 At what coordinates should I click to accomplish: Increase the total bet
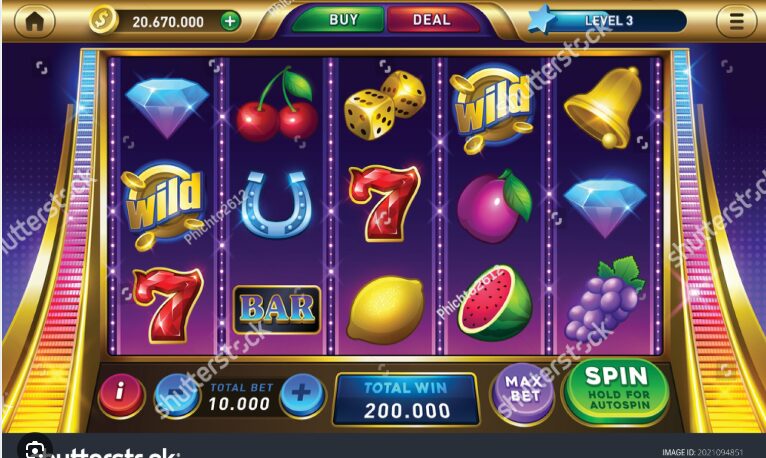[x=302, y=395]
